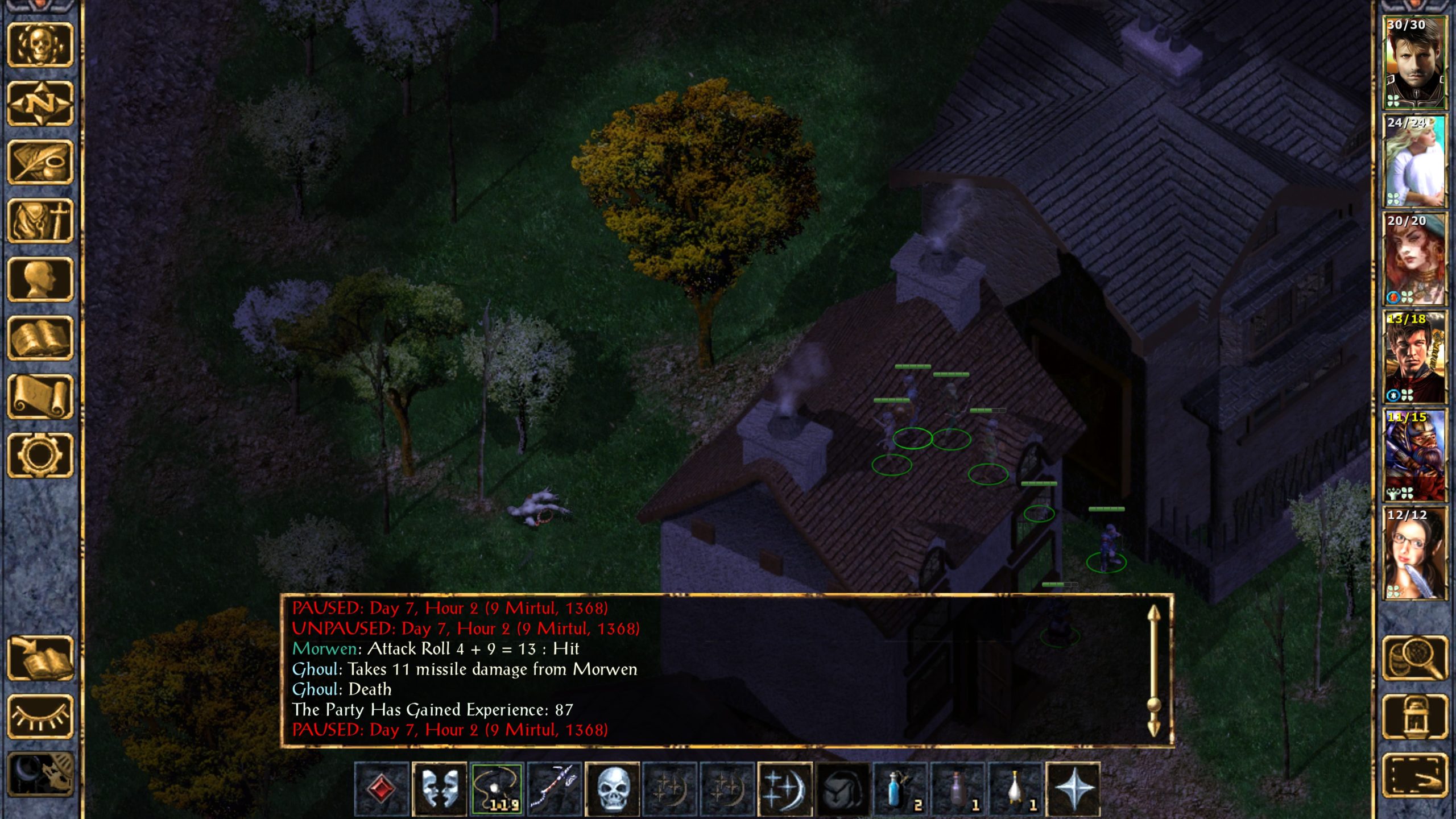1456x819 pixels.
Task: Activate the skull ability on the action bar
Action: (612, 789)
